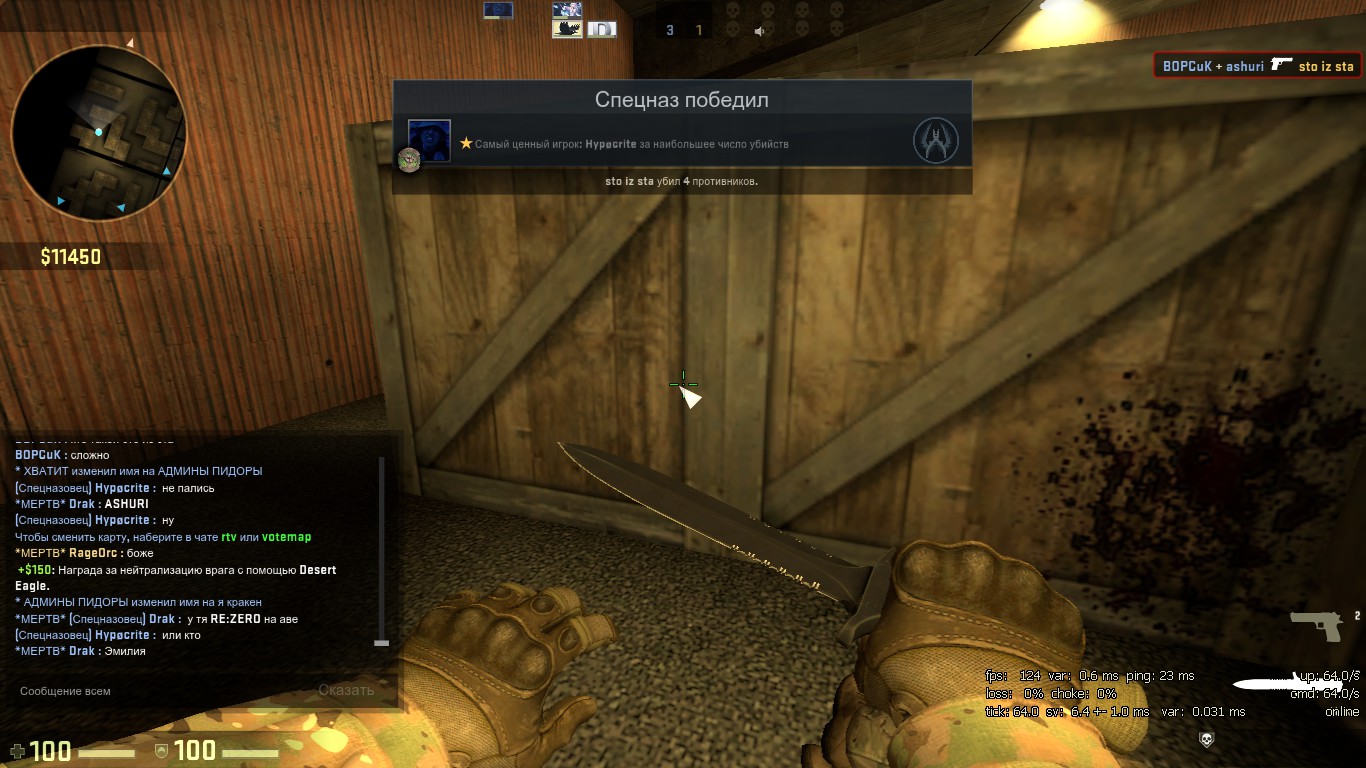The height and width of the screenshot is (768, 1366).
Task: Send the message with the Сказать button
Action: 346,690
